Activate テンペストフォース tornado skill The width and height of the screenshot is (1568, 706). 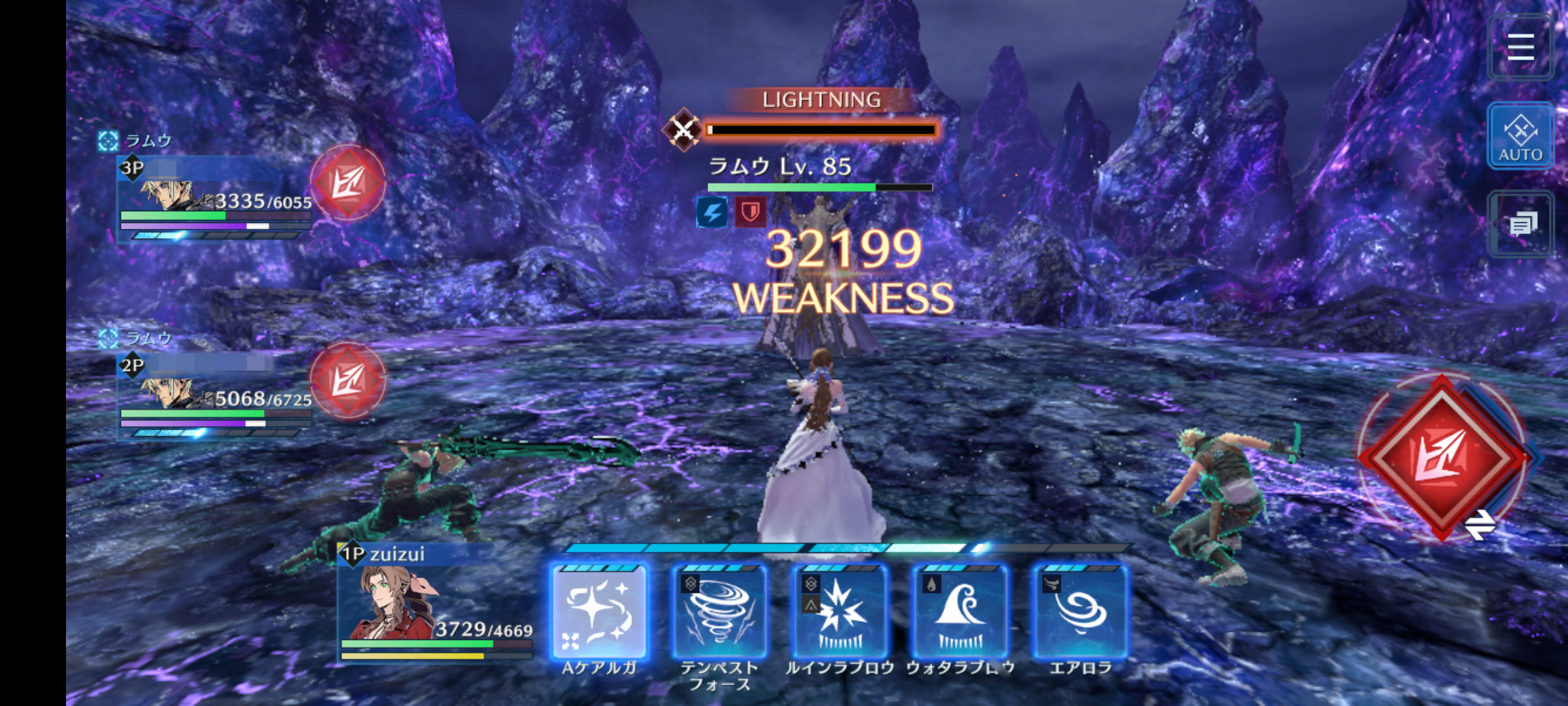719,612
